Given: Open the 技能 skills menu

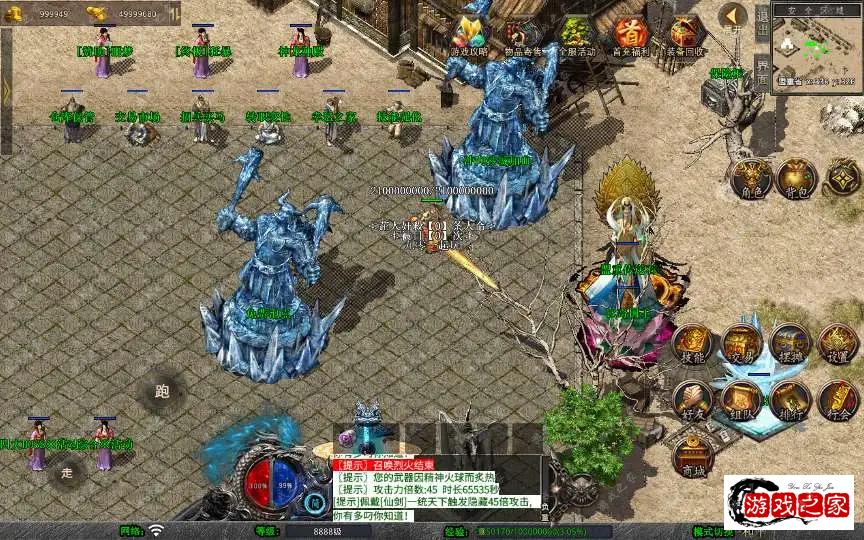Looking at the screenshot, I should 693,343.
